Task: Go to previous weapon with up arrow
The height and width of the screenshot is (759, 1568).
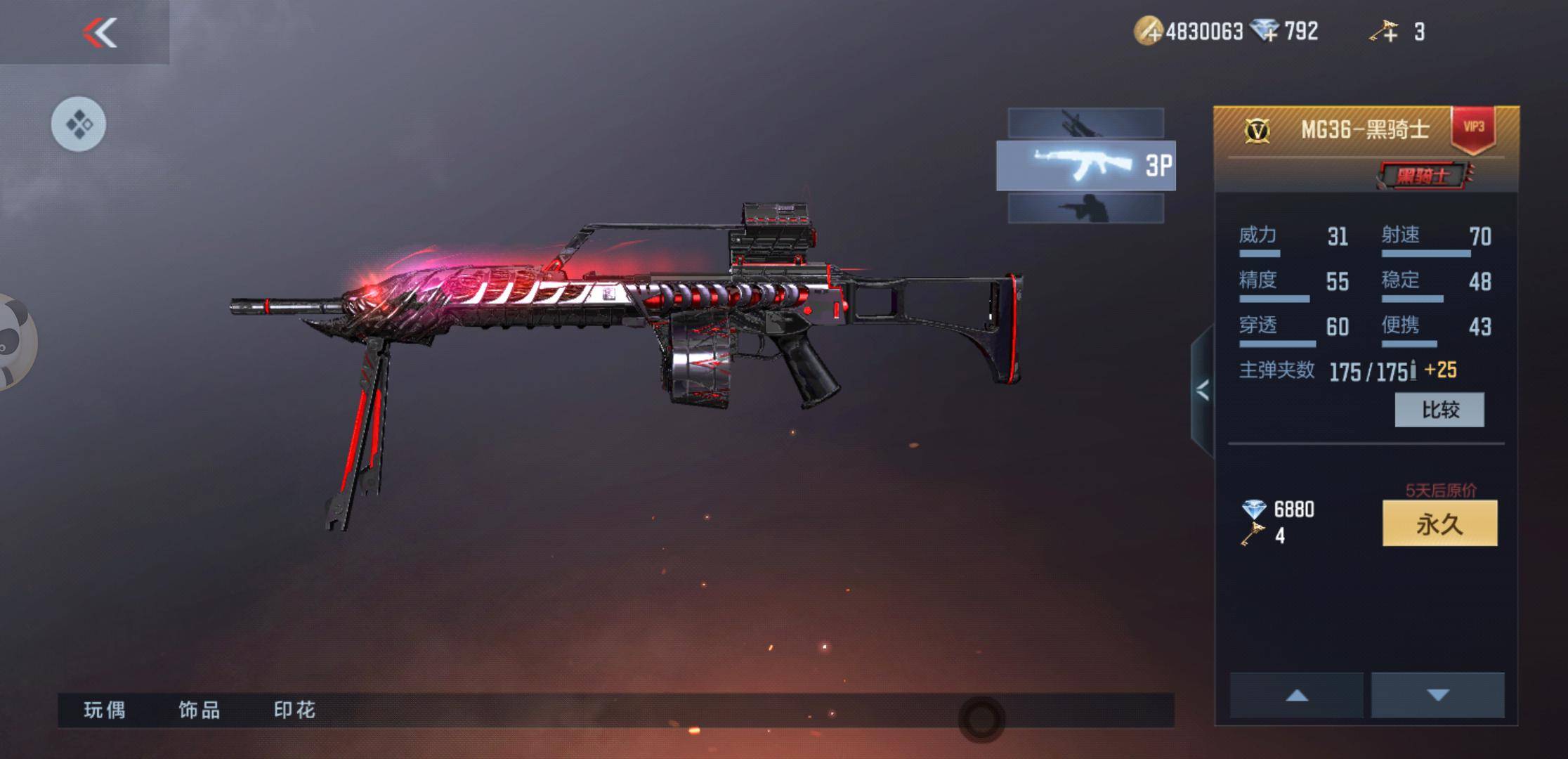Action: tap(1297, 695)
